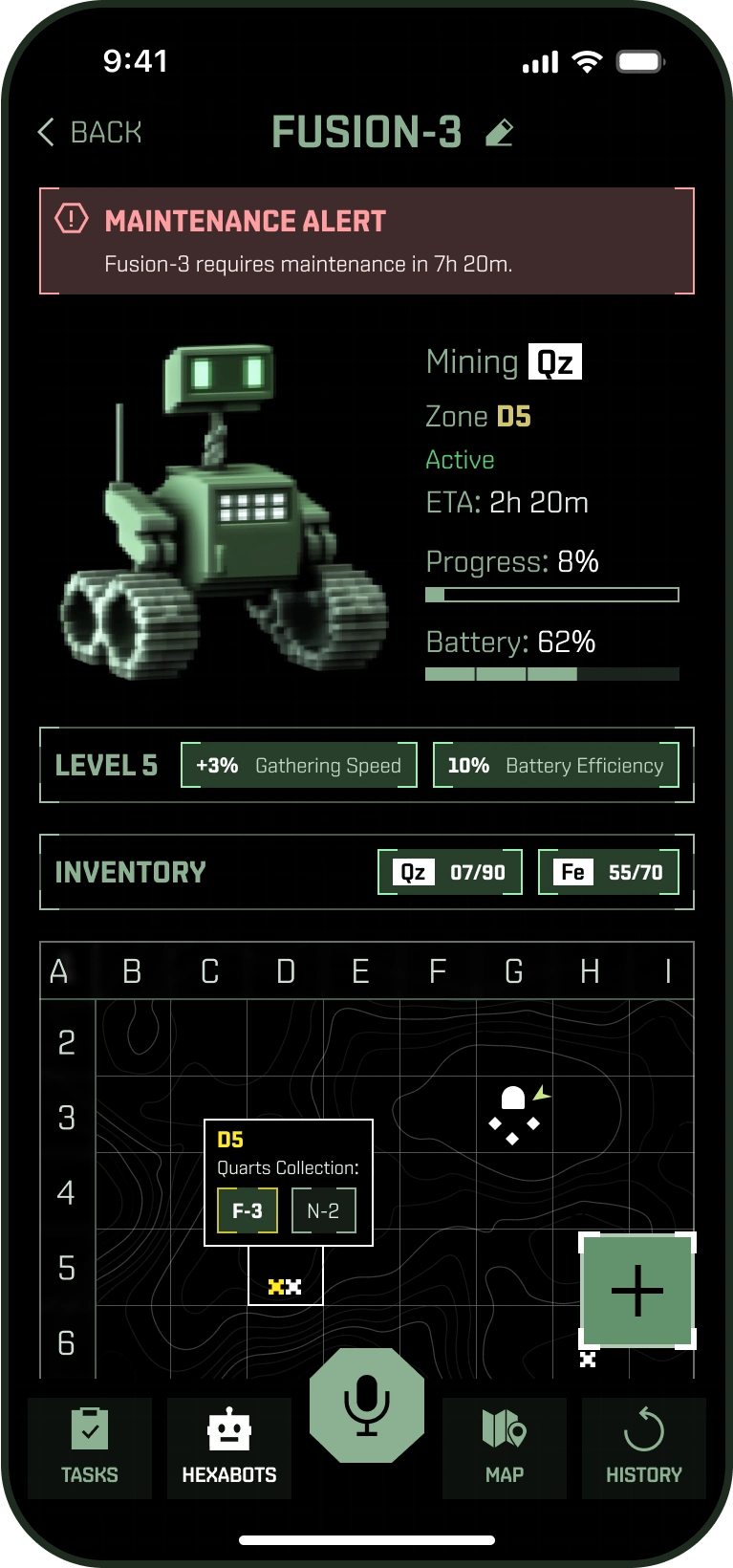Open the Qz 07/90 inventory item

tap(450, 872)
